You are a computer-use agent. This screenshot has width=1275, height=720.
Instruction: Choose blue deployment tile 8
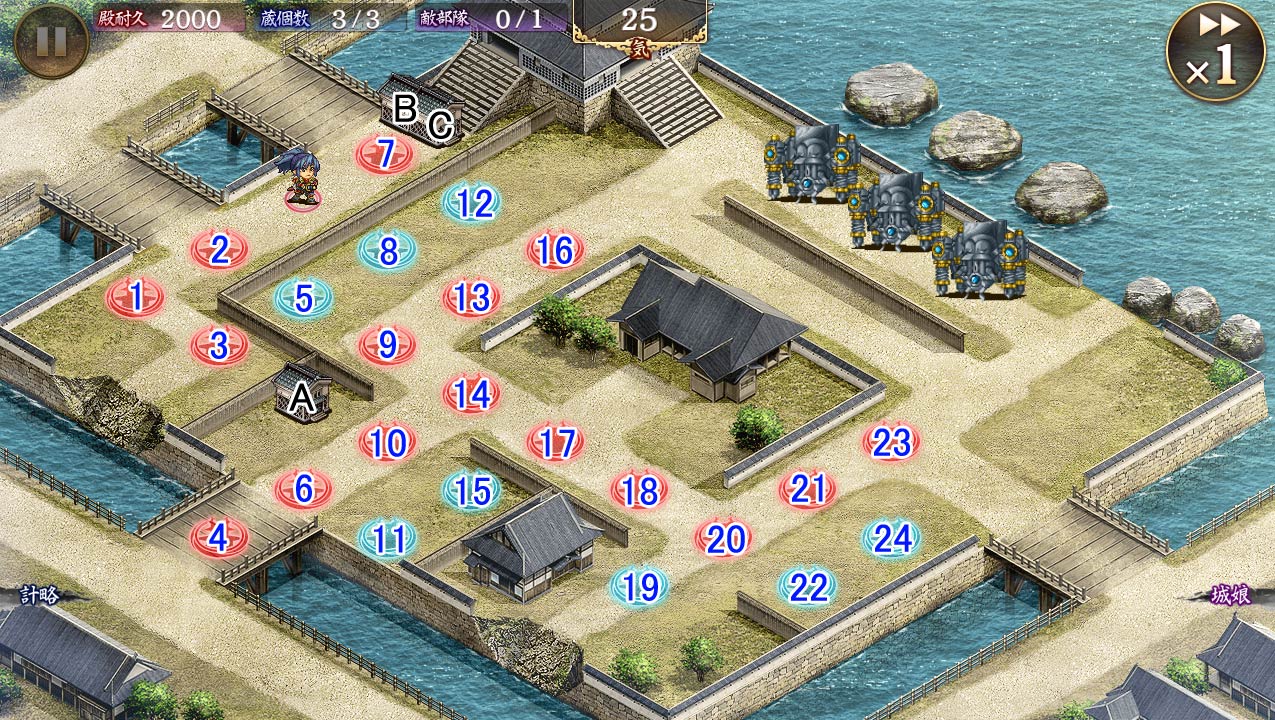tap(388, 251)
